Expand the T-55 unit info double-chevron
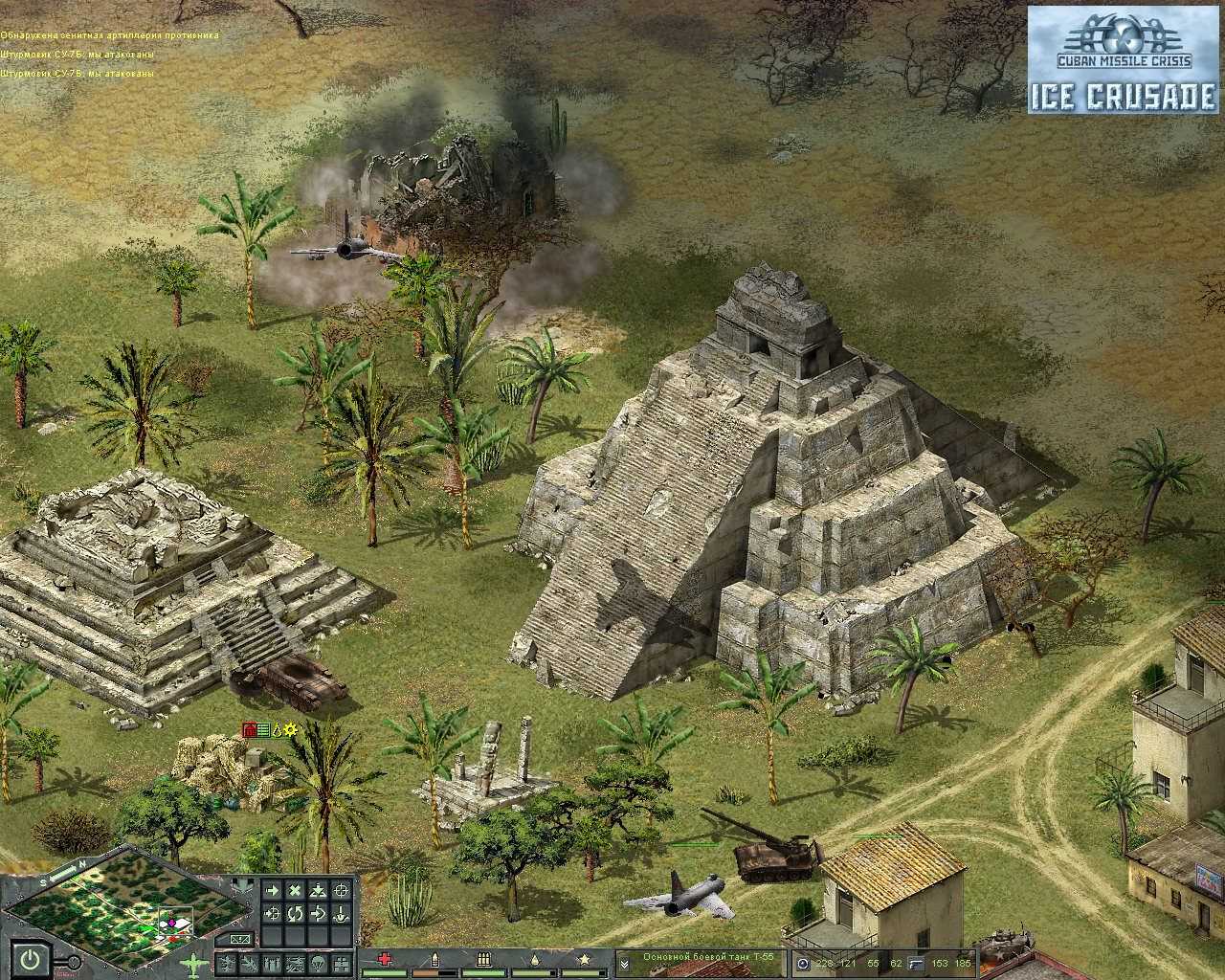The width and height of the screenshot is (1225, 980). pyautogui.click(x=624, y=964)
